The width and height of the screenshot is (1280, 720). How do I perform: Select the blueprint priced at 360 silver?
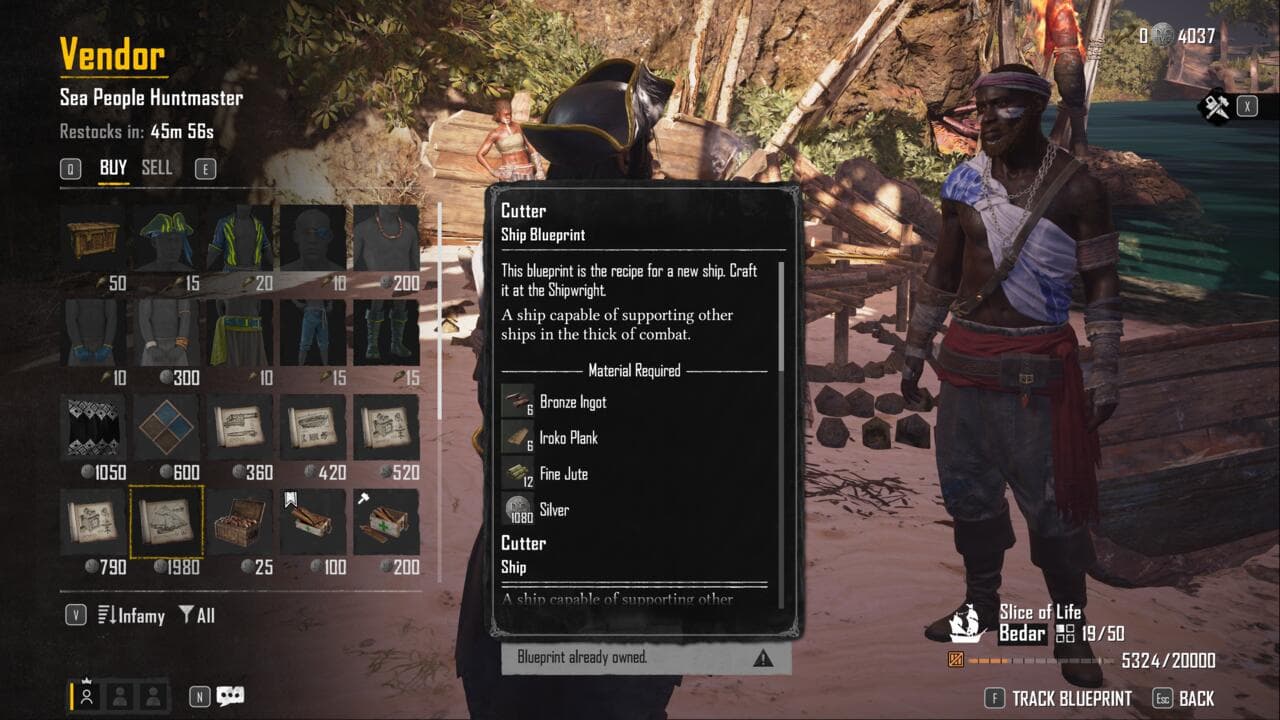click(x=240, y=427)
